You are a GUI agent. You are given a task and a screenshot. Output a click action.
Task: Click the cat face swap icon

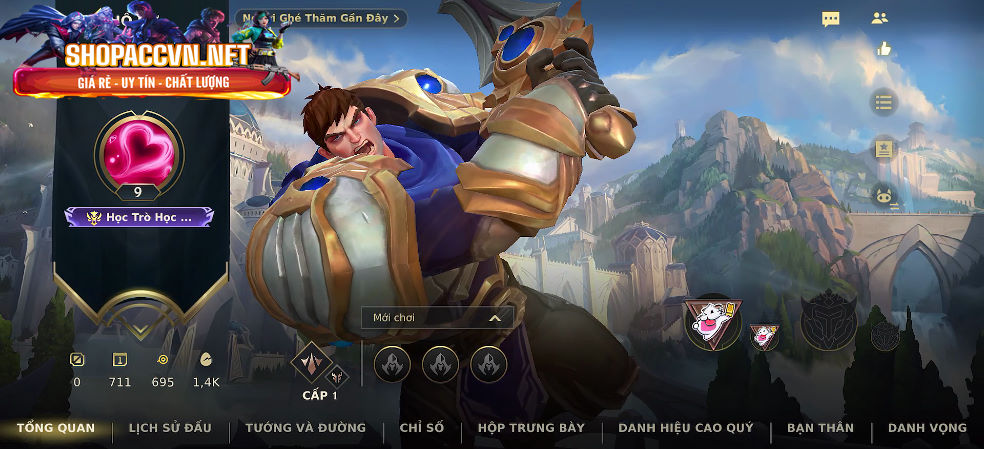[x=883, y=197]
